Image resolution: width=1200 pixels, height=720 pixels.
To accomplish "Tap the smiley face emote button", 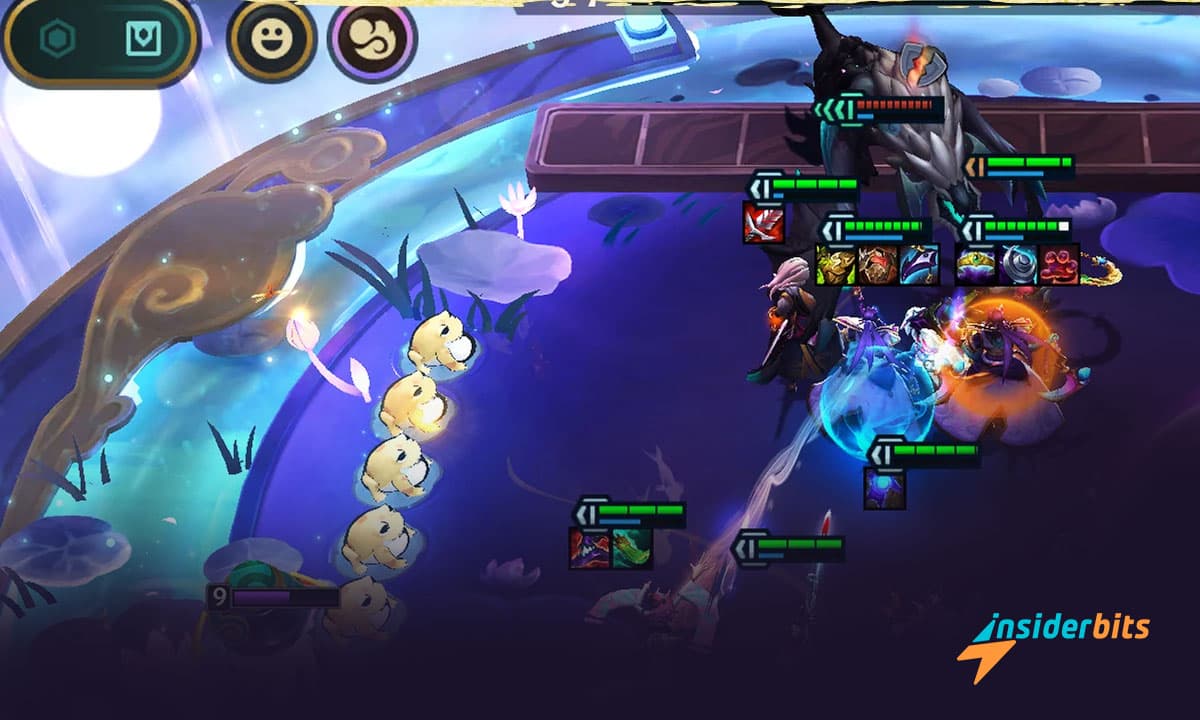I will pos(271,41).
